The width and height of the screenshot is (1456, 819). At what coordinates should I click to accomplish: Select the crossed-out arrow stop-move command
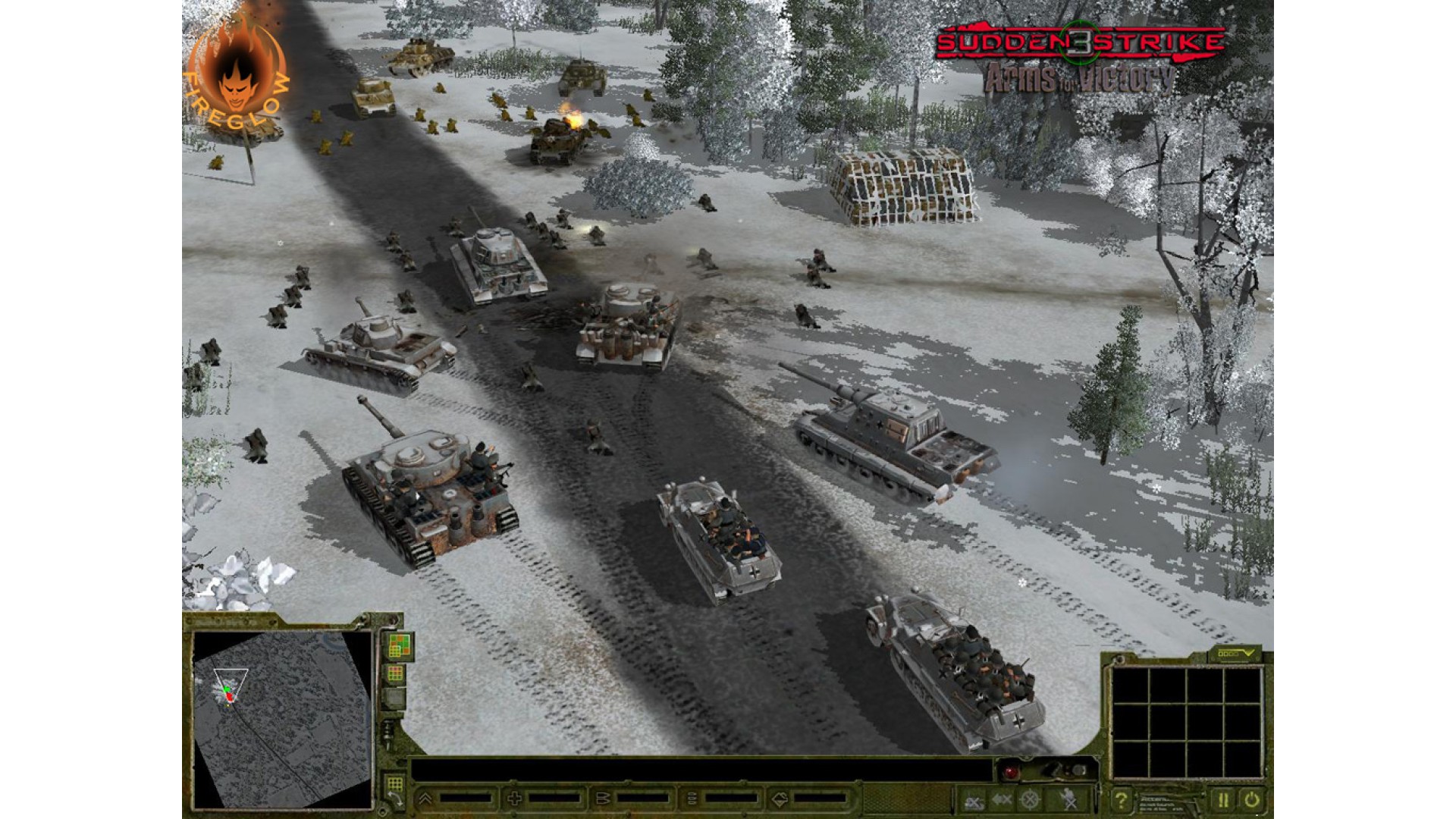point(1002,799)
